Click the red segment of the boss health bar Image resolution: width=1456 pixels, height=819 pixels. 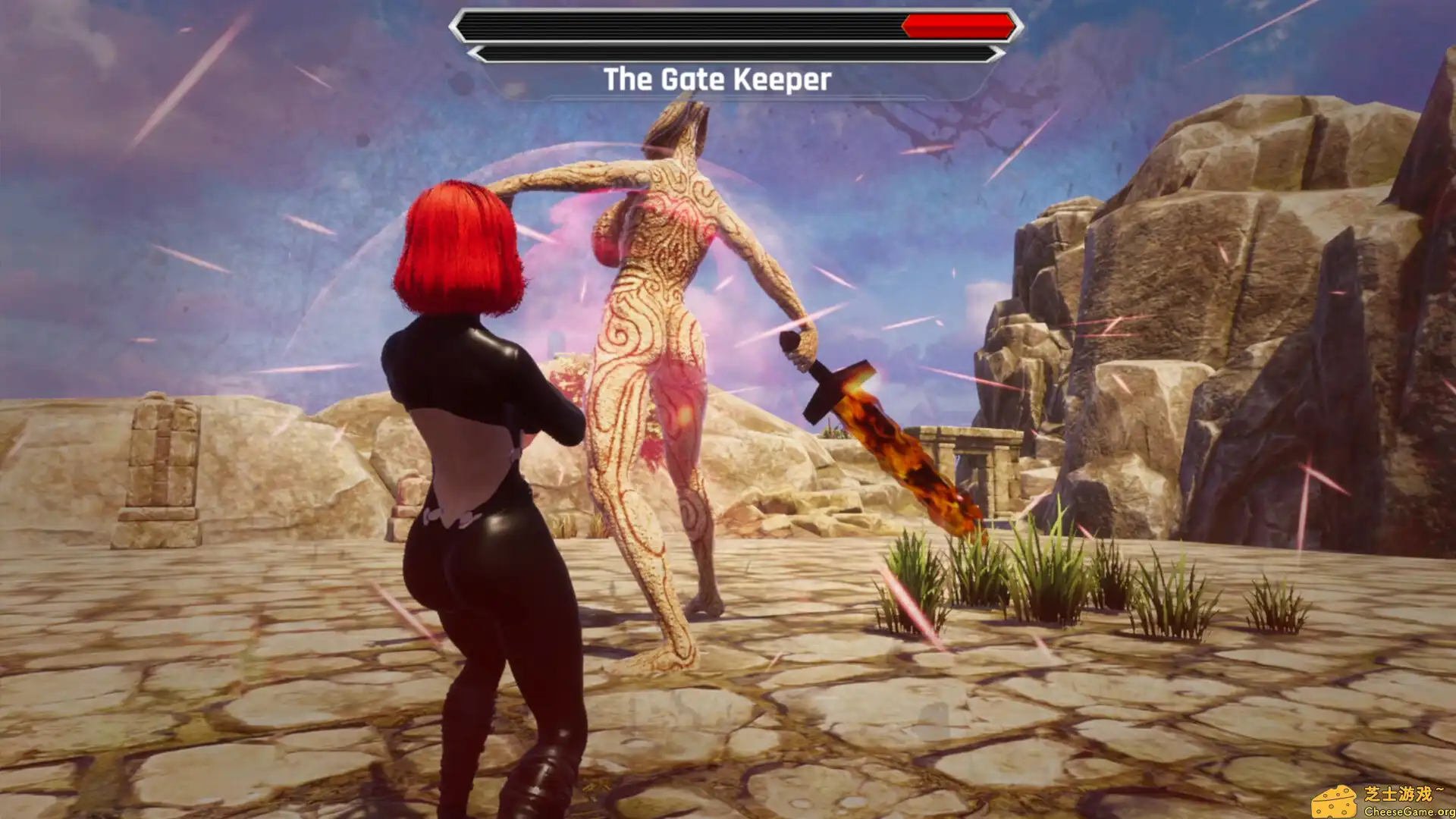(955, 24)
